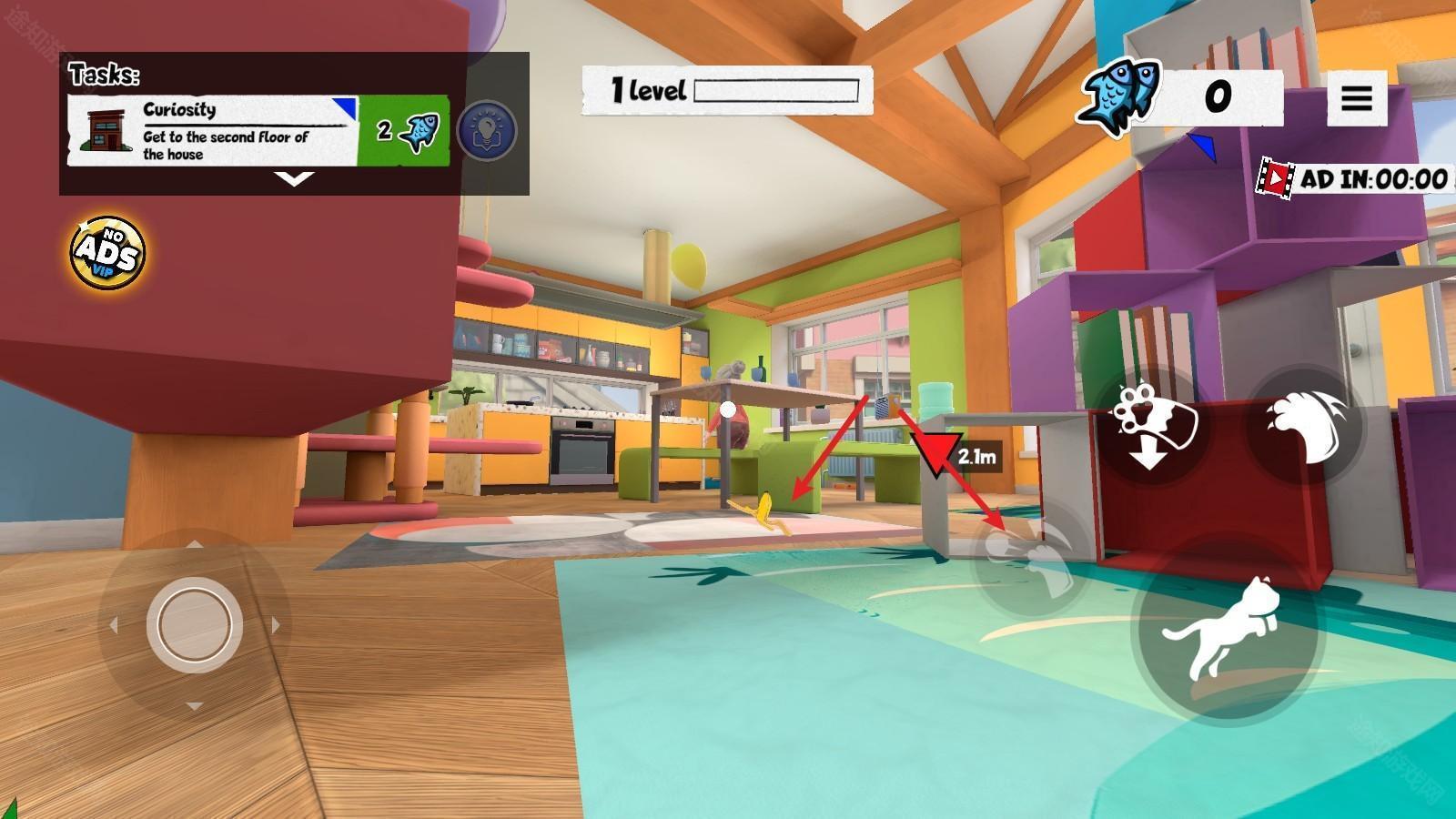Use the paw push-down action
Image resolution: width=1456 pixels, height=819 pixels.
[x=1151, y=426]
